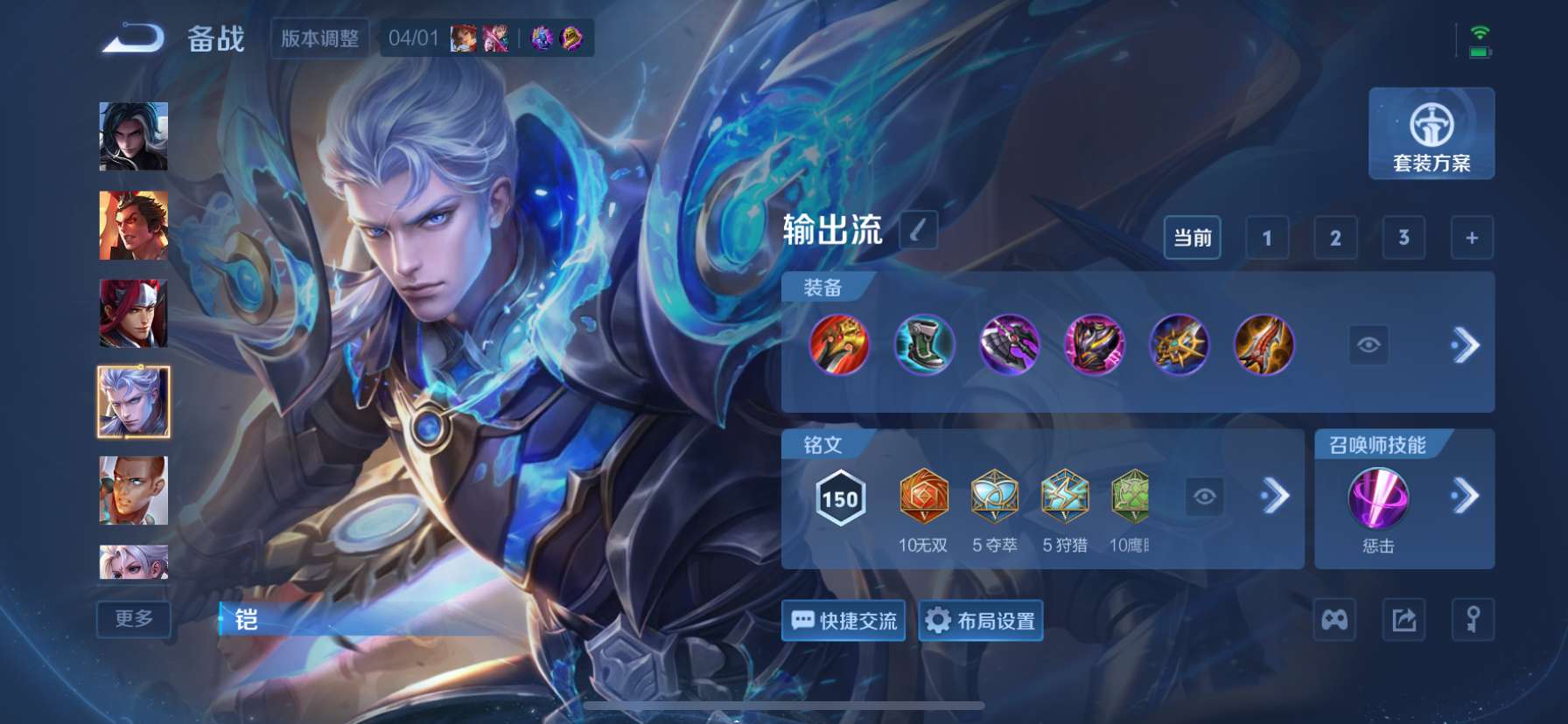
Task: Switch to build preset tab 2
Action: [1333, 237]
